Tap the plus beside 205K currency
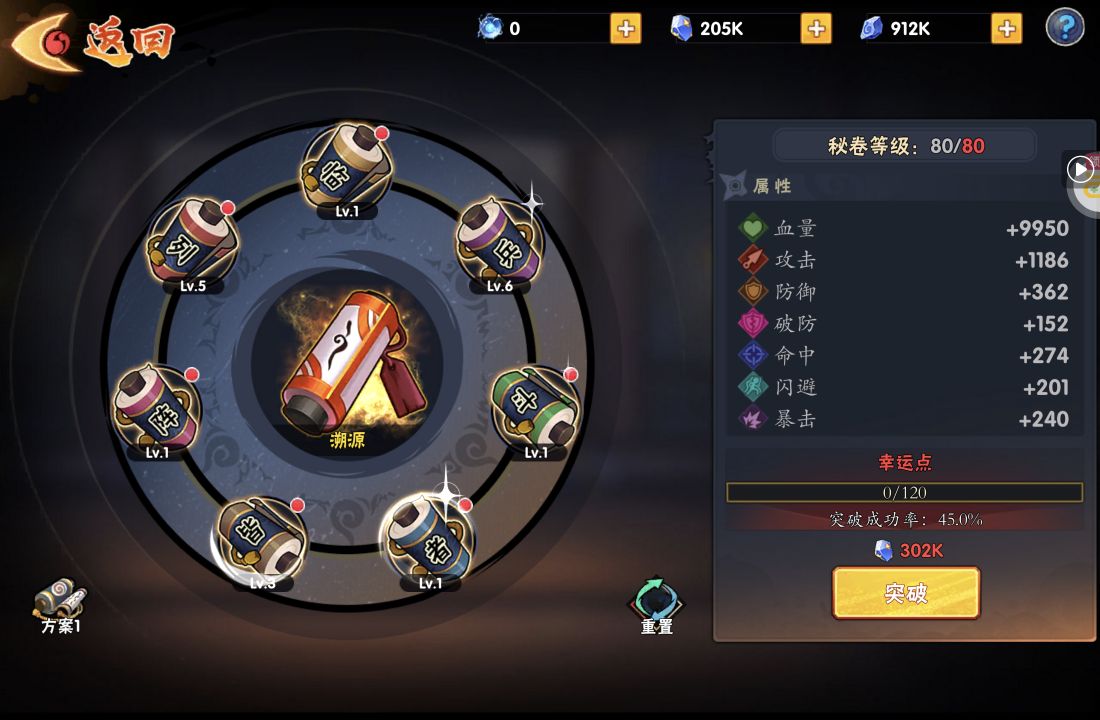 816,28
